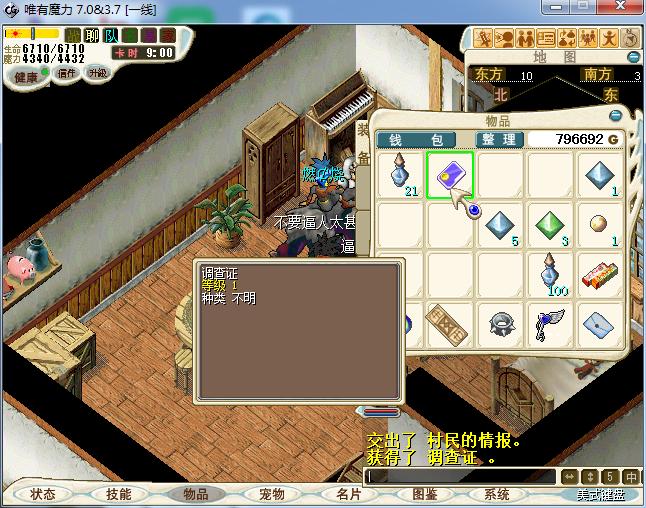Select the green crystal with count 3

pos(550,225)
